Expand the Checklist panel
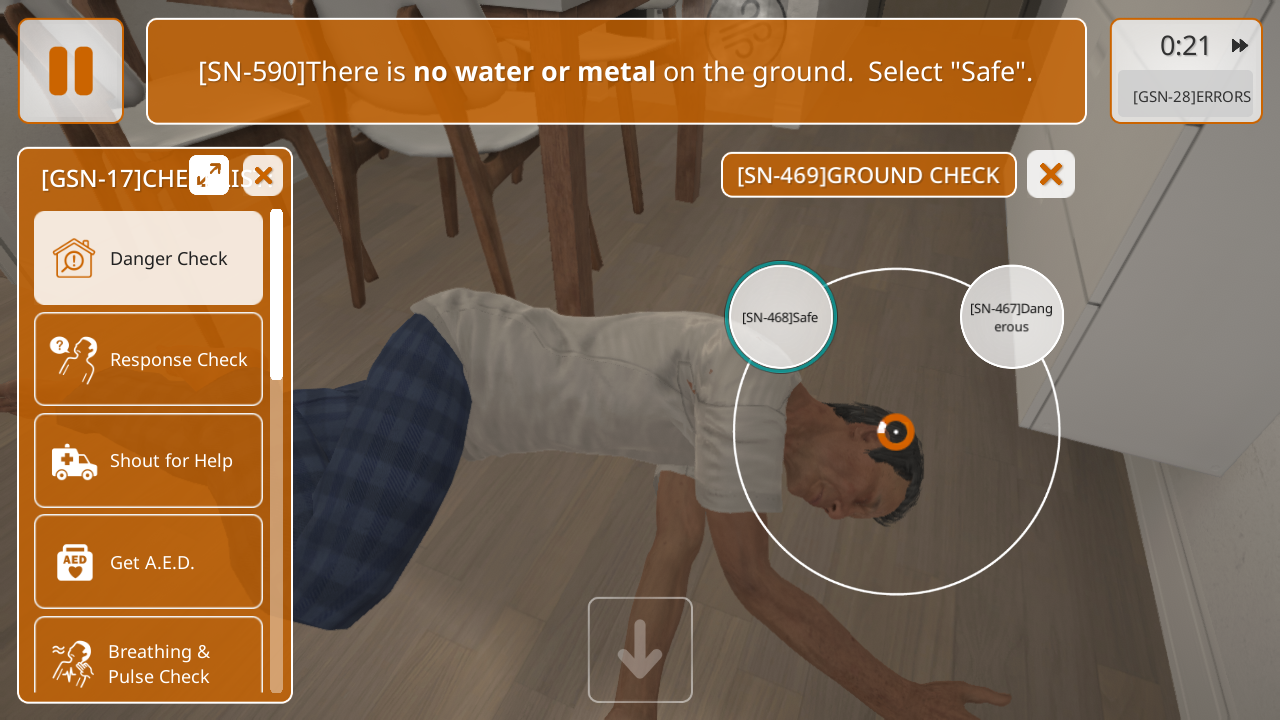This screenshot has width=1280, height=720. tap(209, 175)
